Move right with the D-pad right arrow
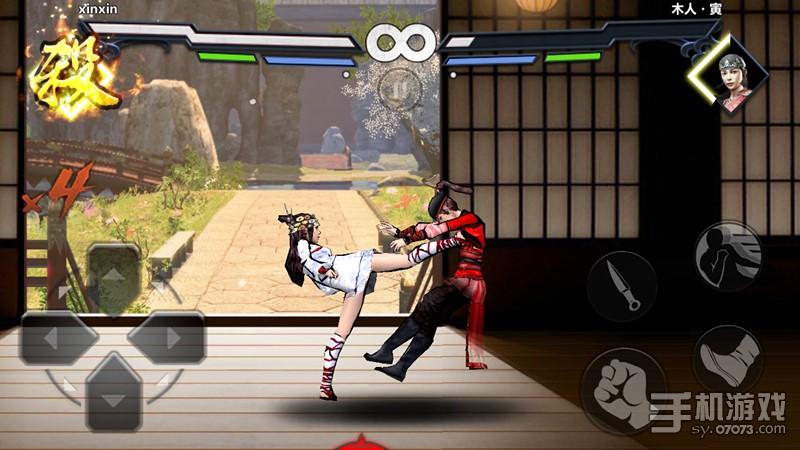 [x=166, y=337]
